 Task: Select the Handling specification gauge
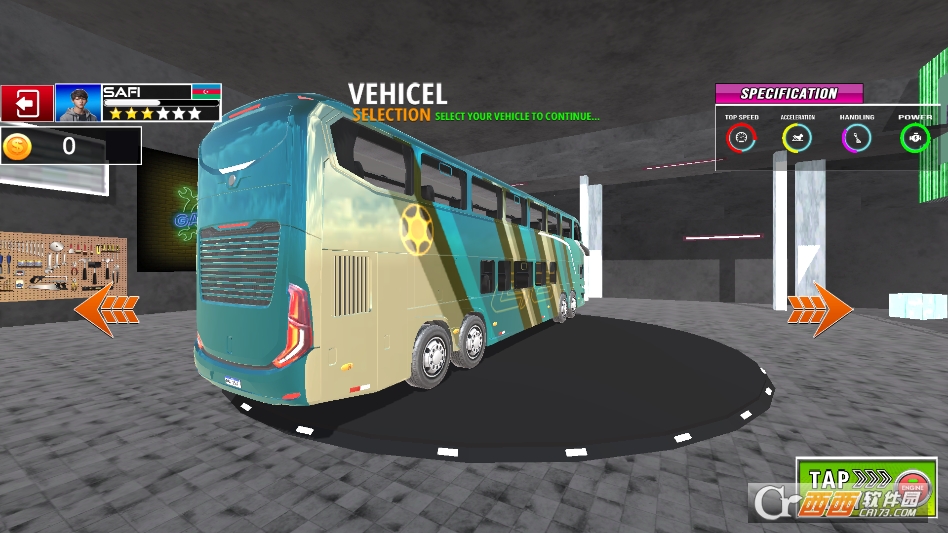[x=856, y=138]
